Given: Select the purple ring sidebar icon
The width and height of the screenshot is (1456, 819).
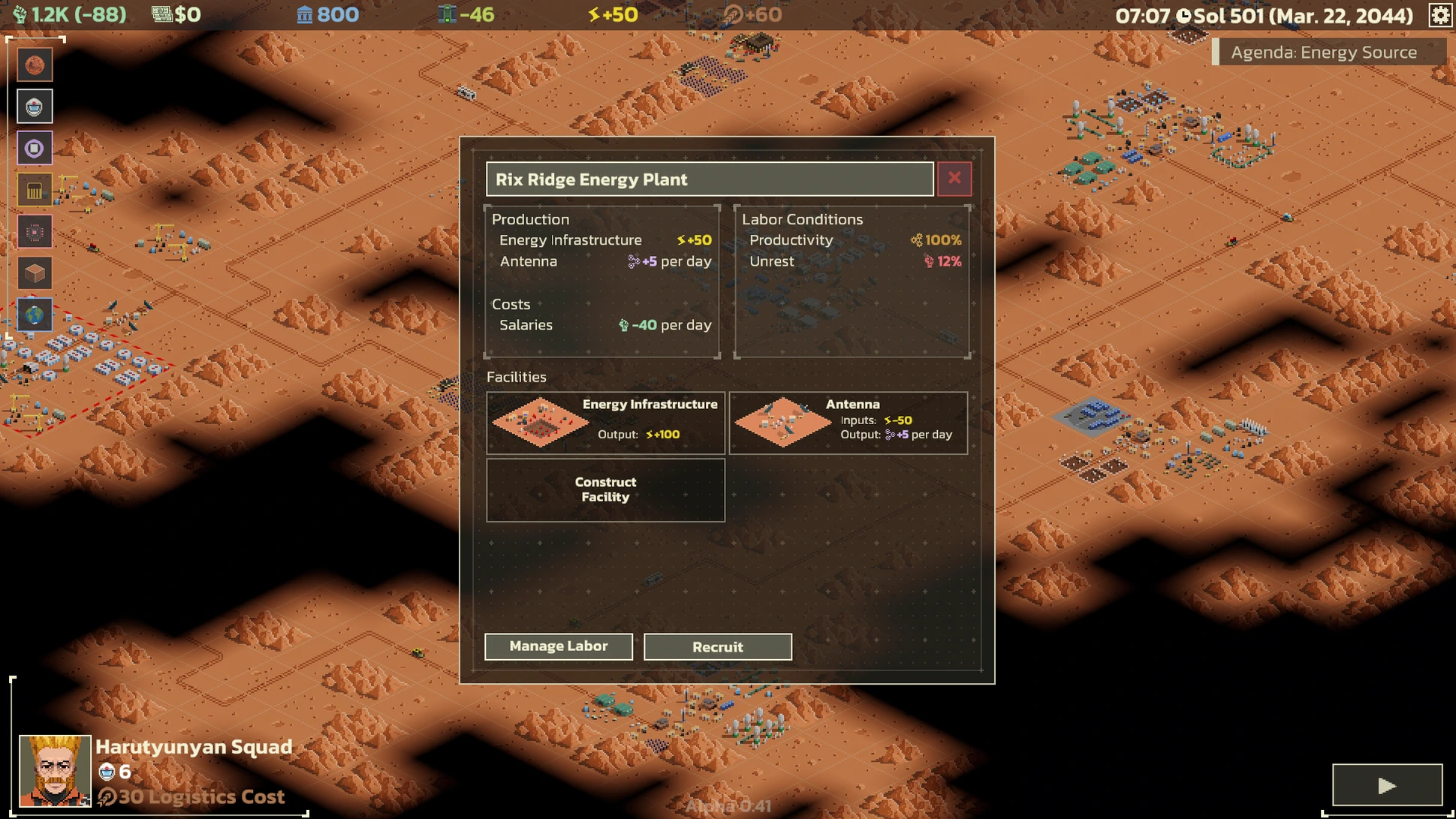Looking at the screenshot, I should (35, 149).
